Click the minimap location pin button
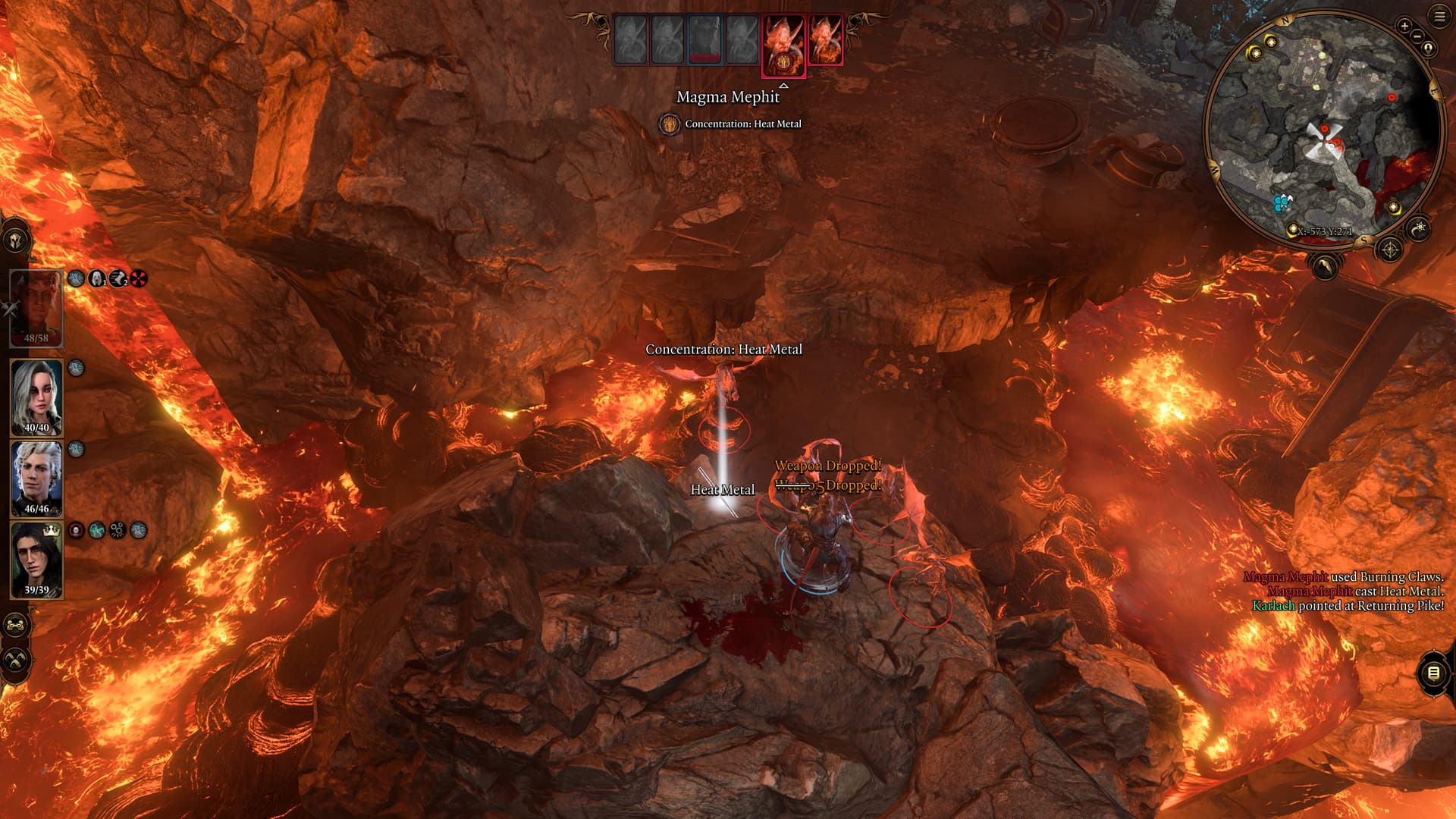The width and height of the screenshot is (1456, 819). pyautogui.click(x=1429, y=49)
